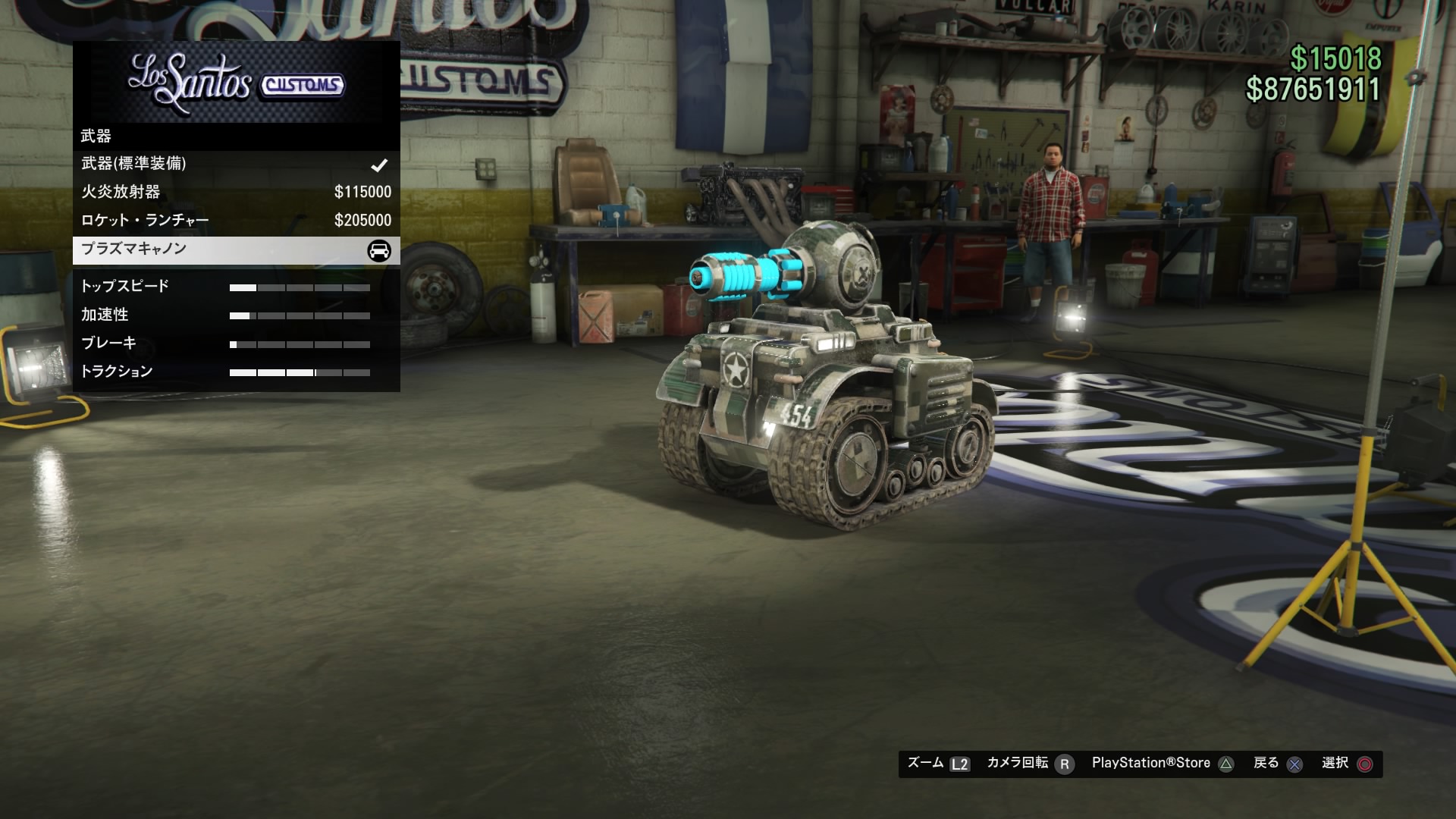Click the トラクション stat bar

click(x=300, y=372)
